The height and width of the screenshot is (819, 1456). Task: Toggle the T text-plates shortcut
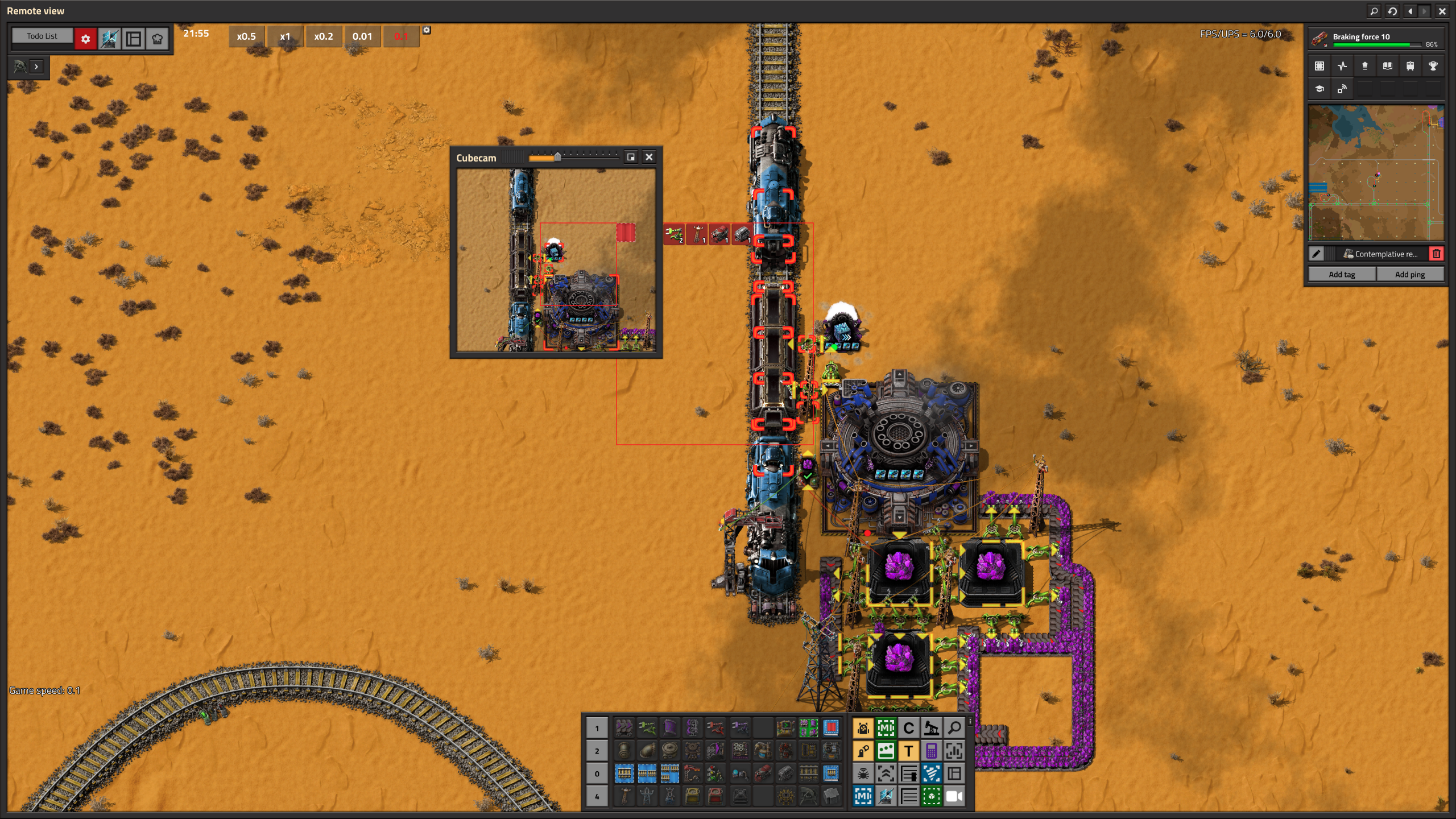coord(909,751)
